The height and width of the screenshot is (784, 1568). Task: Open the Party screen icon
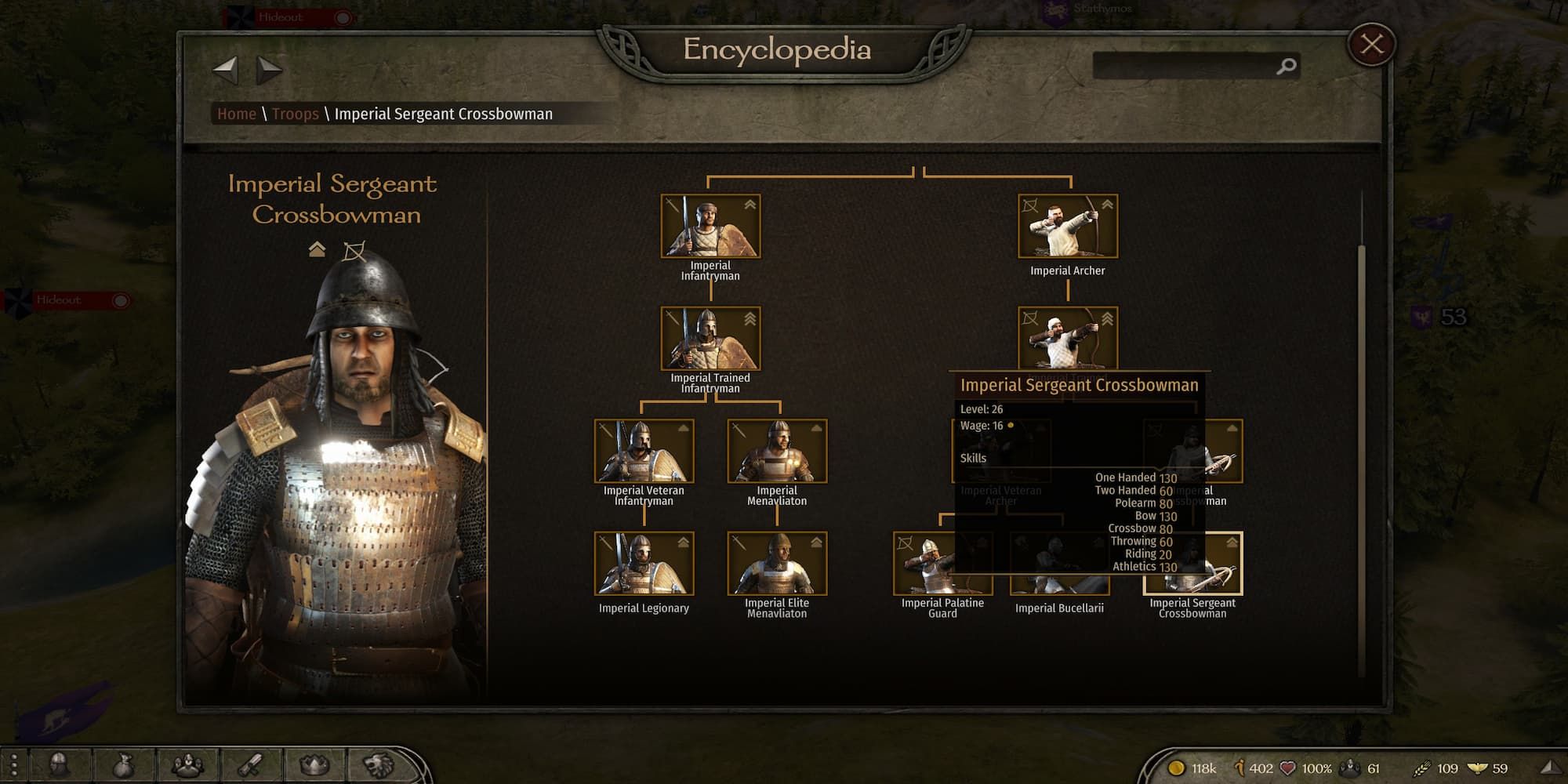coord(188,765)
